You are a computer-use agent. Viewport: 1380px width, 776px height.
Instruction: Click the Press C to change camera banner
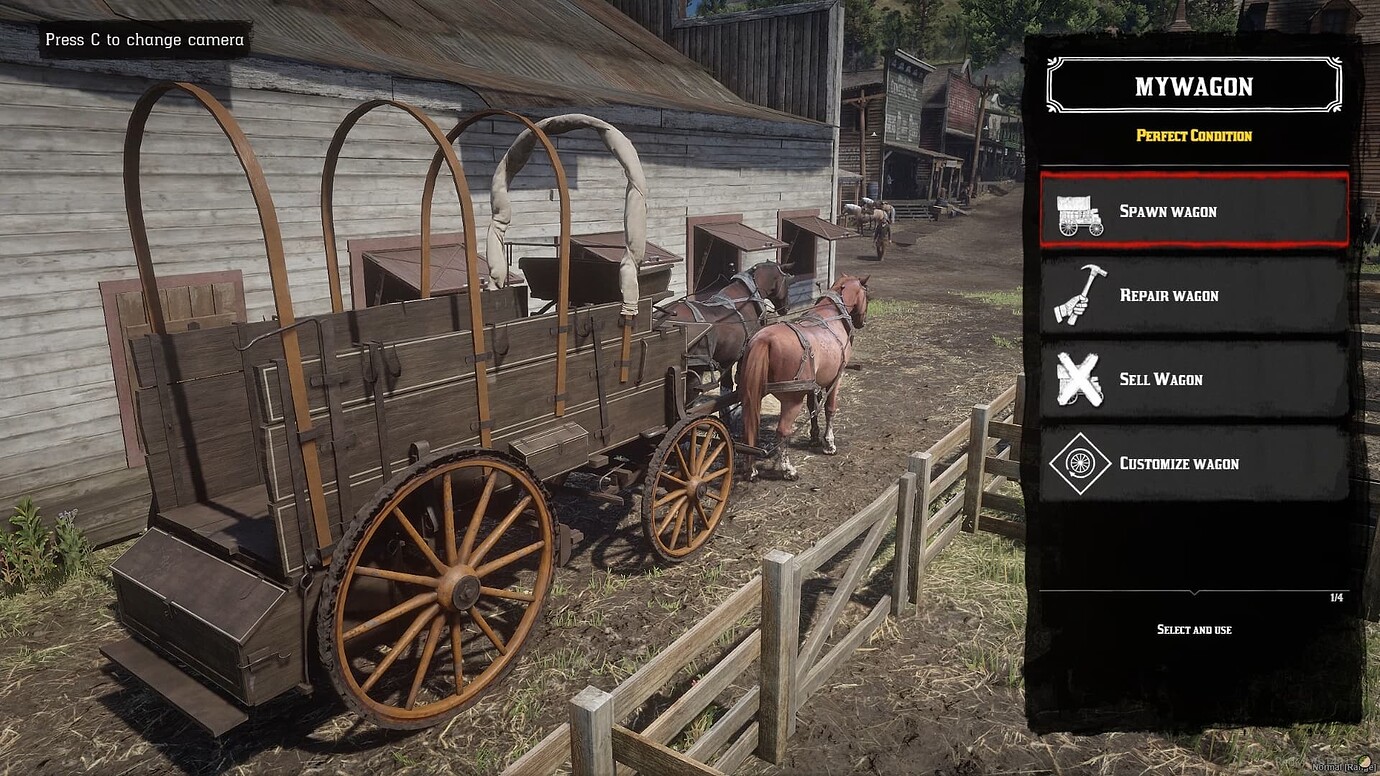(143, 40)
